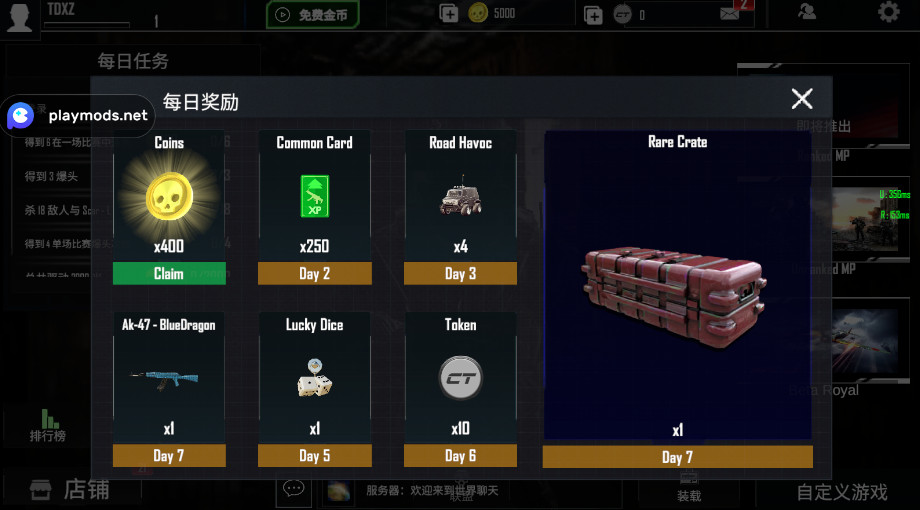The image size is (920, 510).
Task: Open the friends icon
Action: pos(807,12)
